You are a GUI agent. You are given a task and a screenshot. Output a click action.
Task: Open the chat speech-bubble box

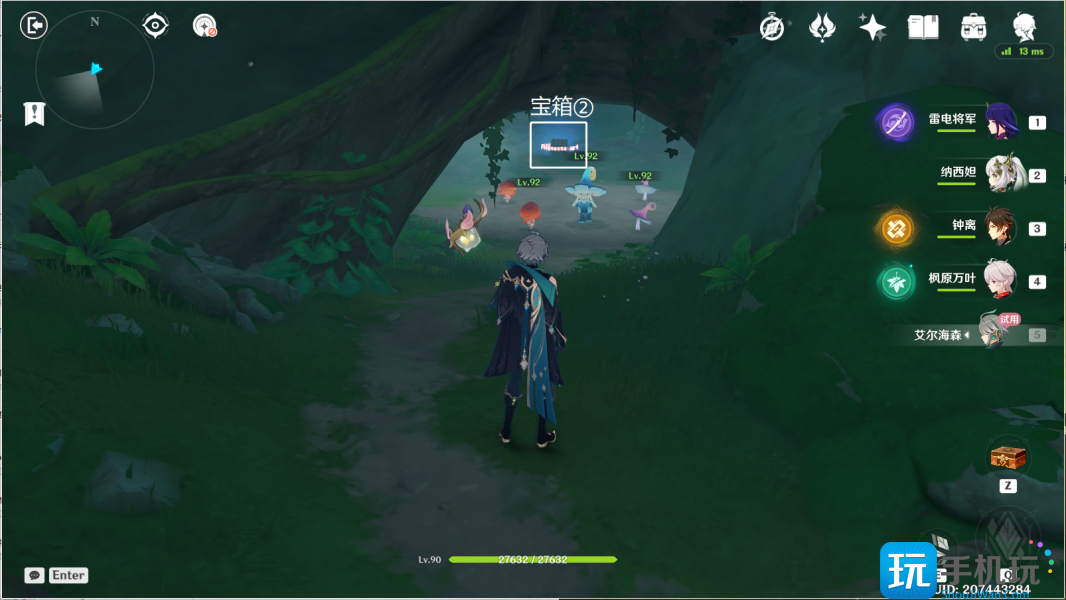coord(35,575)
